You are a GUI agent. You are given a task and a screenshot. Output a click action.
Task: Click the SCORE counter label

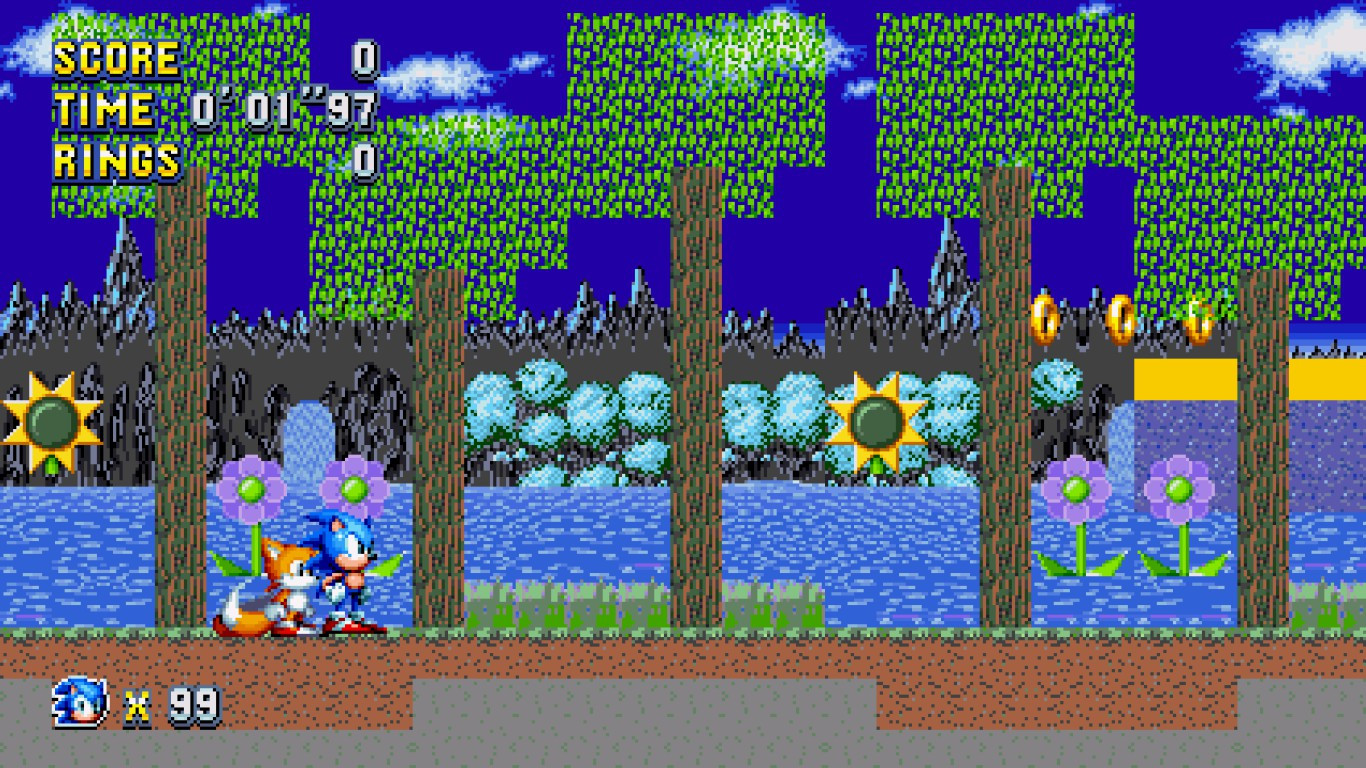(115, 60)
